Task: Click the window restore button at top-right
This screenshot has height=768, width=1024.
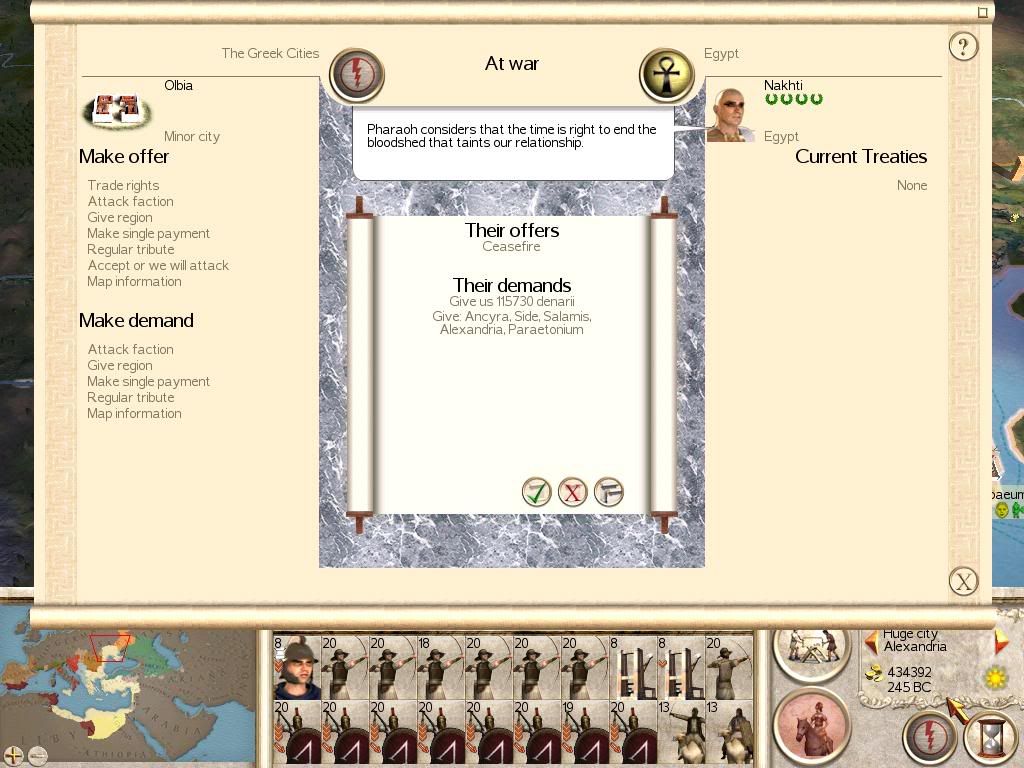Action: click(983, 12)
